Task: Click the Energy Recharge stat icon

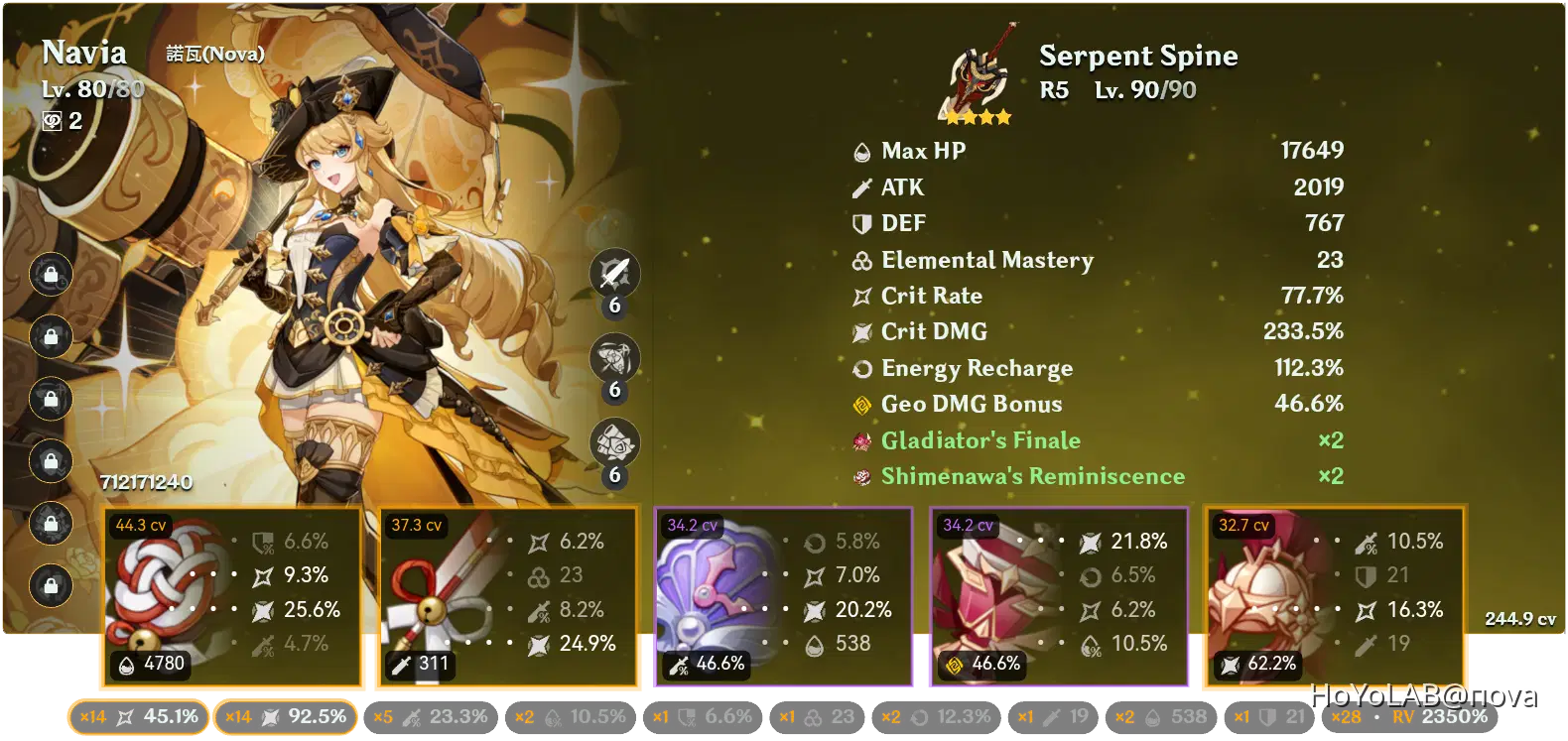Action: point(861,368)
